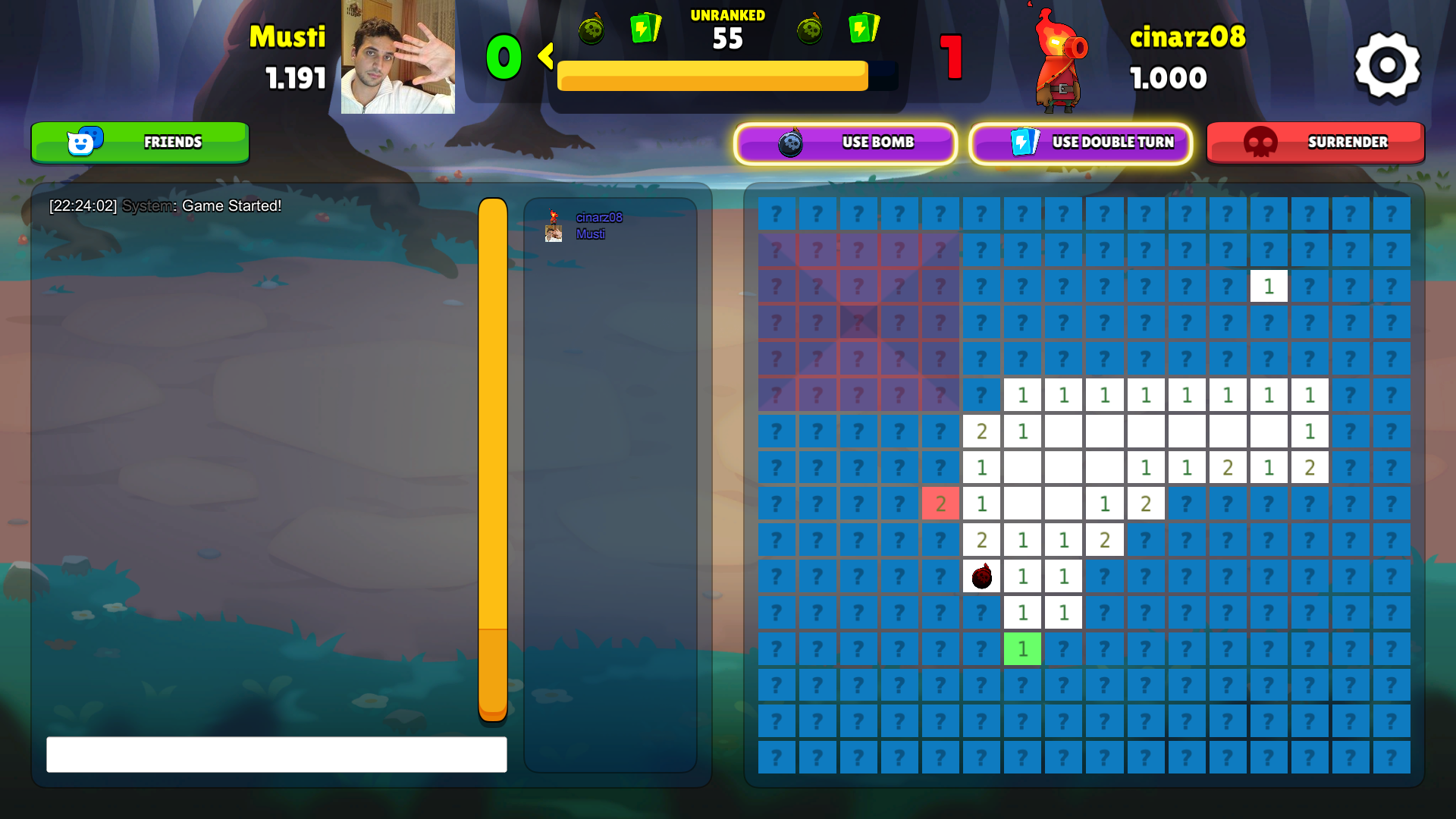
Task: Click the chat message input field
Action: [x=277, y=755]
